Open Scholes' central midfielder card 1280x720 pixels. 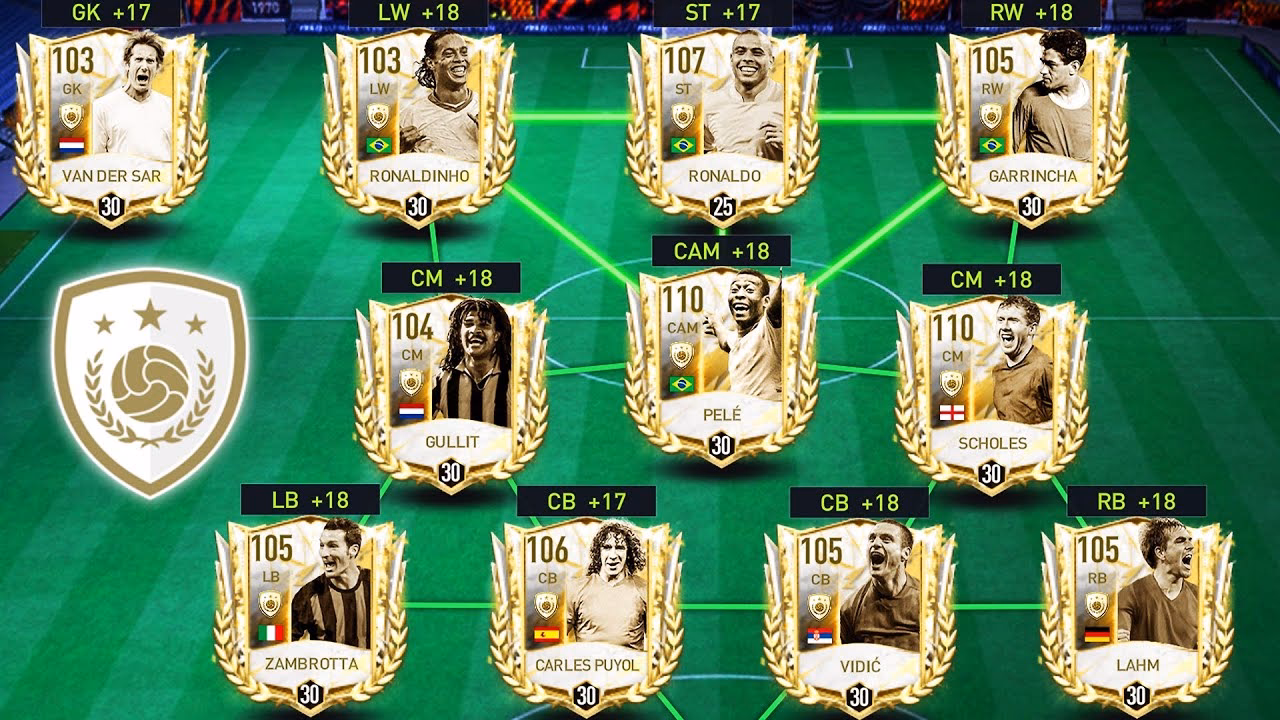990,370
